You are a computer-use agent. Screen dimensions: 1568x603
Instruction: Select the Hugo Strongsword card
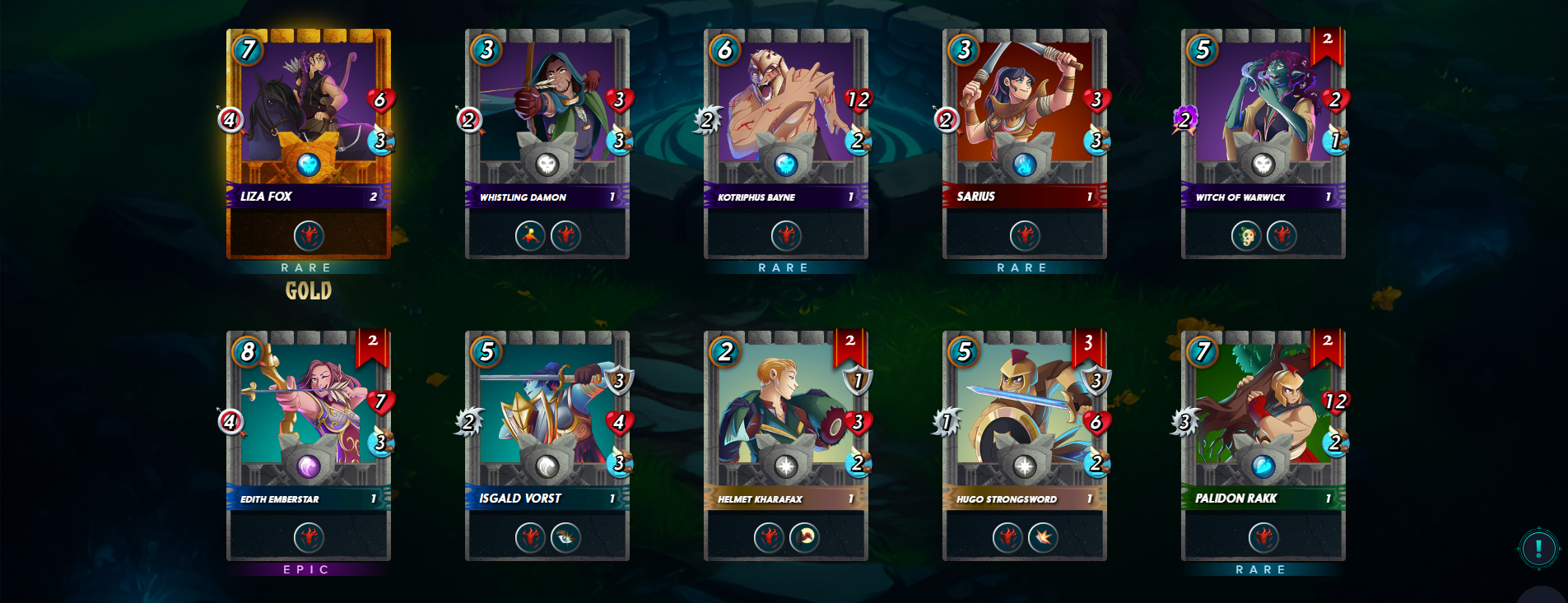tap(1025, 446)
